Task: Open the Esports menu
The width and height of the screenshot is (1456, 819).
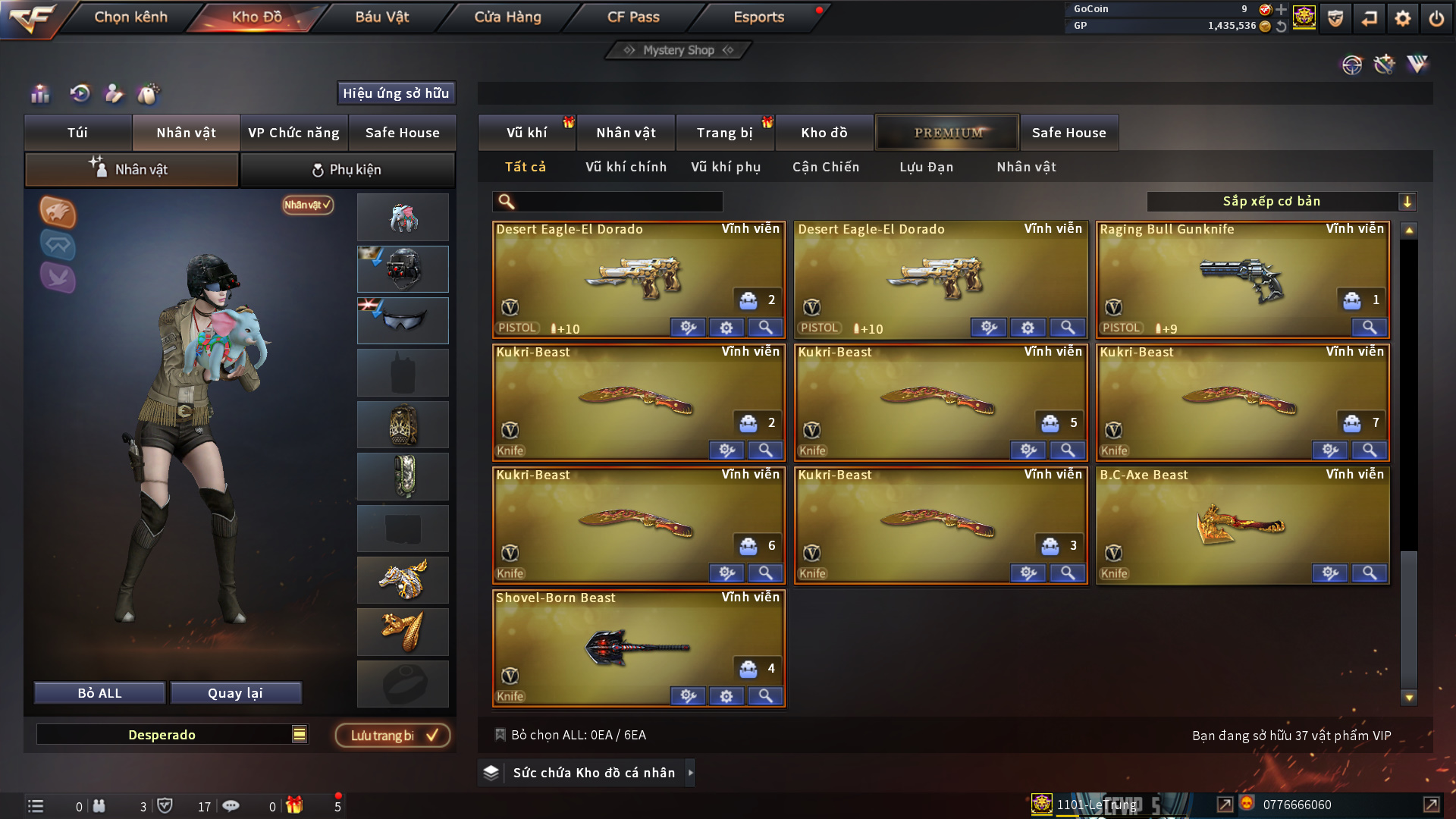Action: 758,17
